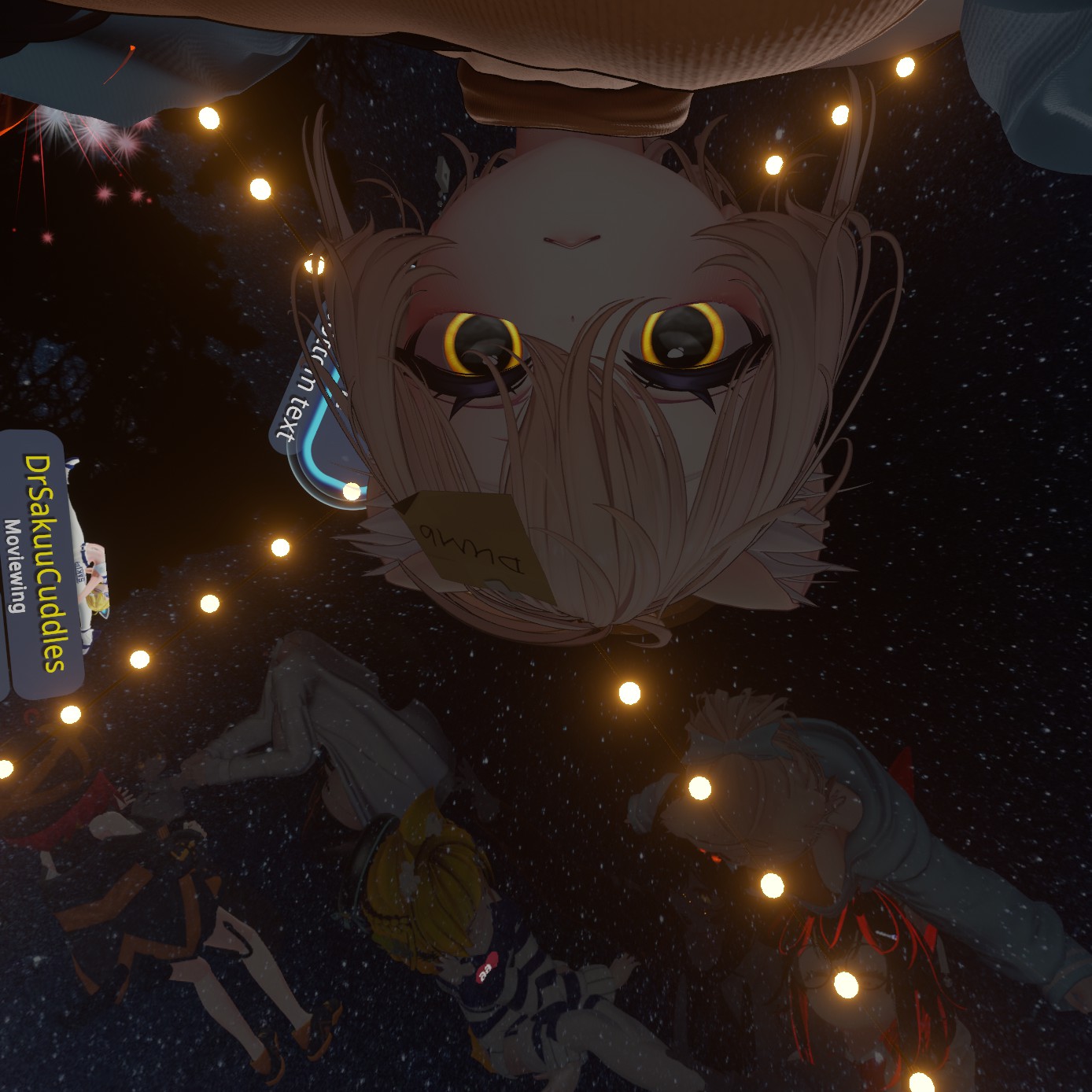Viewport: 1092px width, 1092px height.
Task: Select the DrSakuuCuddles player nameplate
Action: point(46,563)
